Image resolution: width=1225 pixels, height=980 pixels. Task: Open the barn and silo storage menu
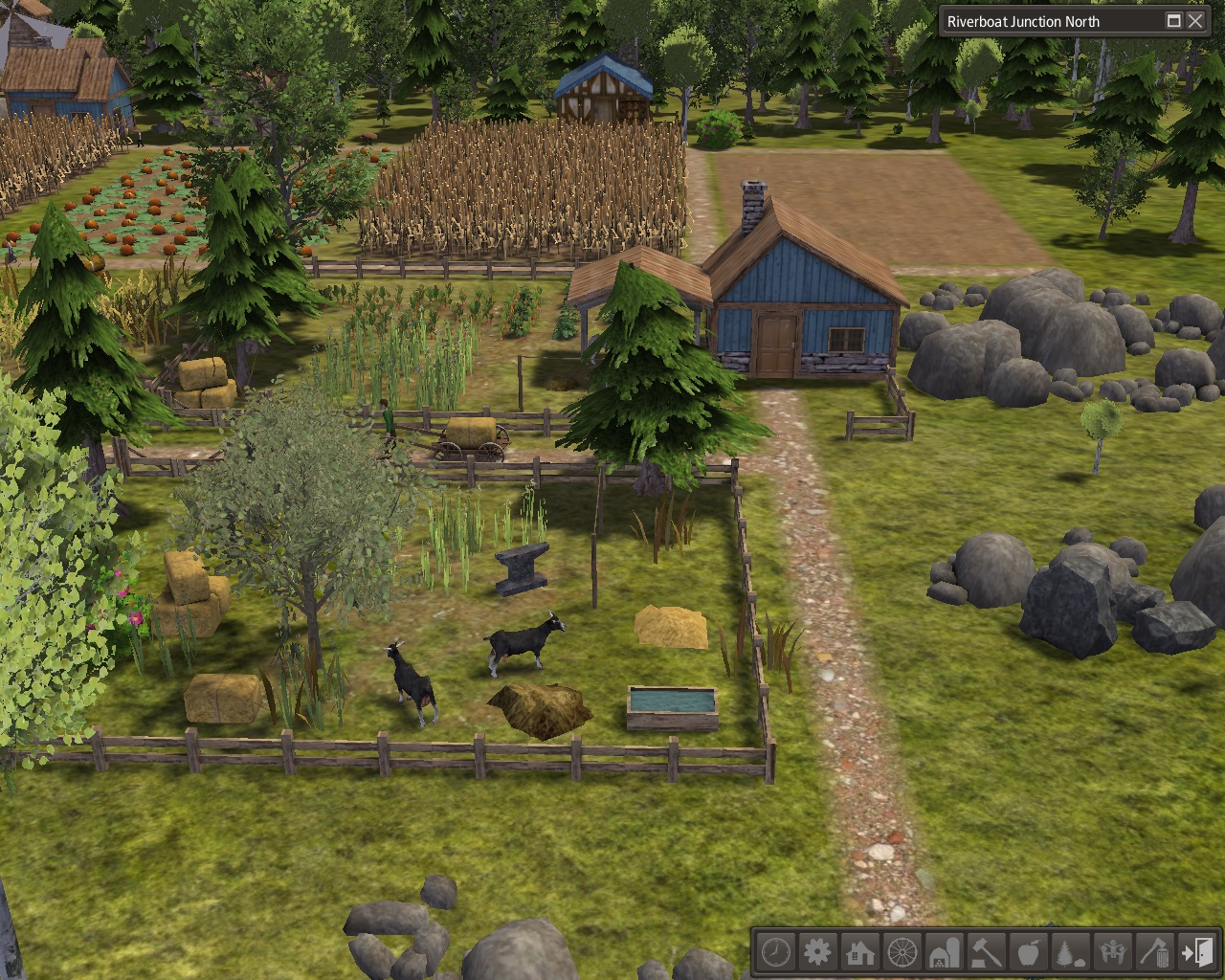pyautogui.click(x=945, y=952)
